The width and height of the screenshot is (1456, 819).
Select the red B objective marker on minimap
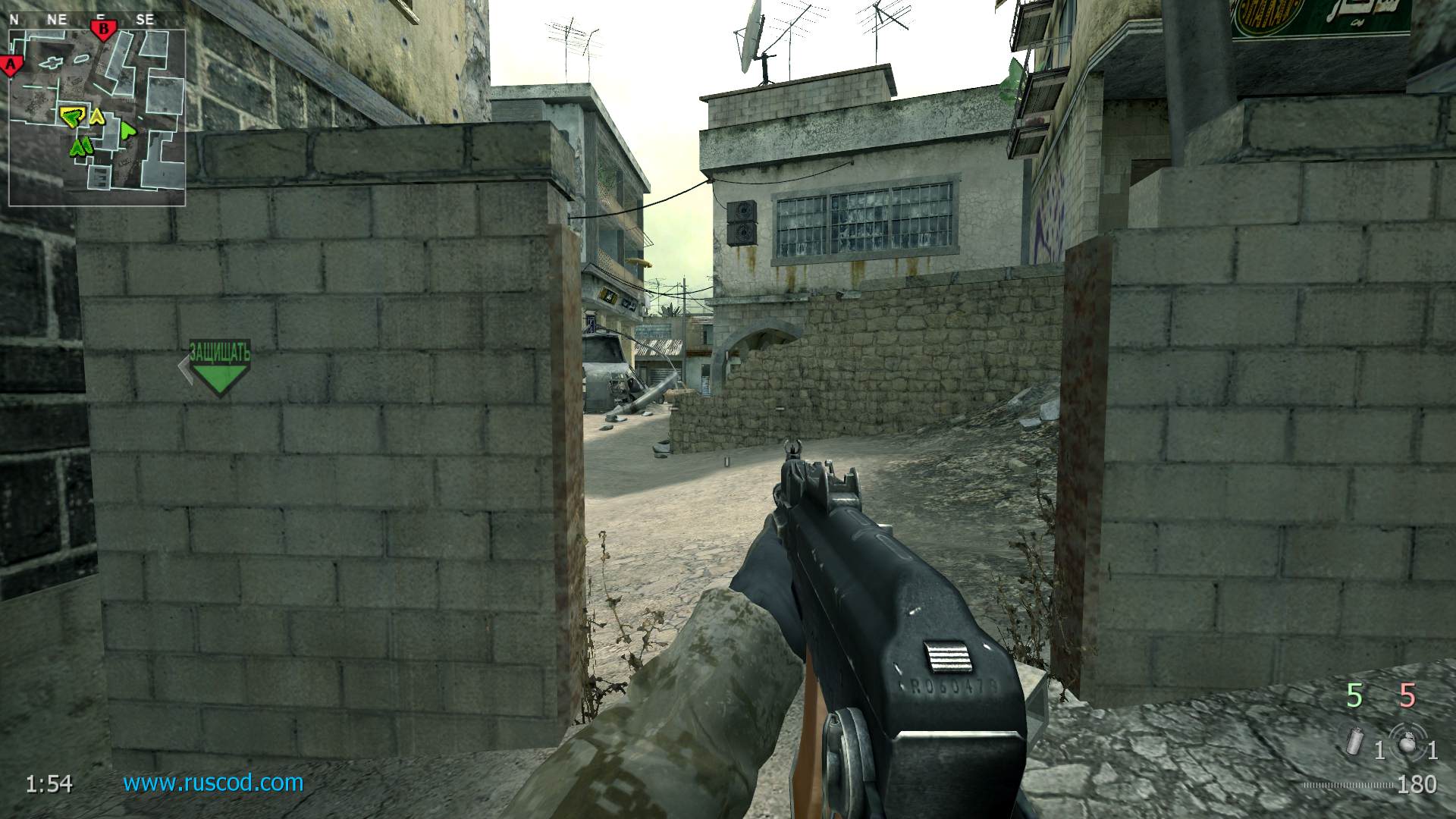[x=102, y=30]
